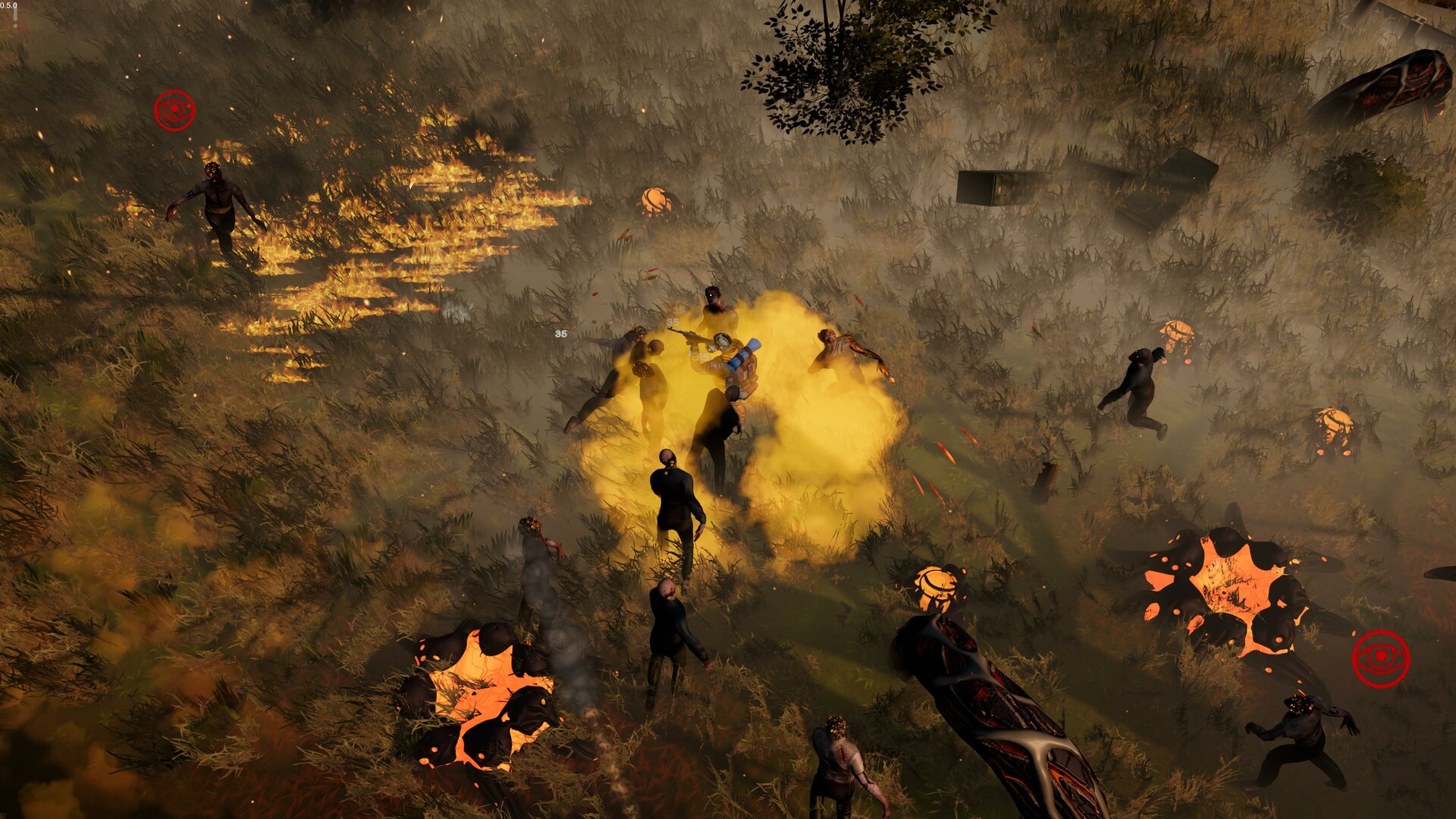Click the red eye enemy indicator top-left
Screen dimensions: 1456x819
click(x=175, y=108)
